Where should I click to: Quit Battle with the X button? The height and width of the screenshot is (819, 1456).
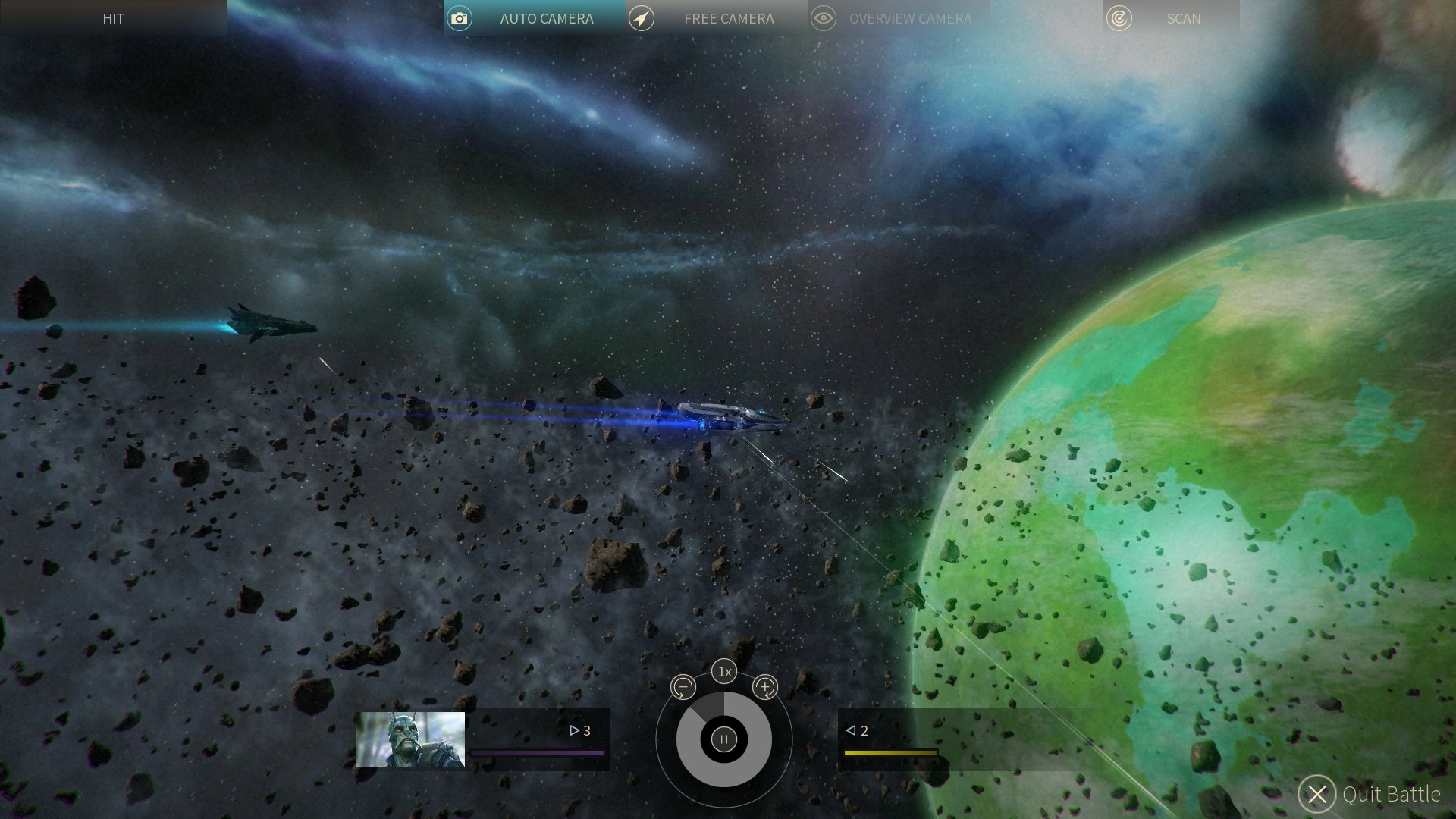1317,794
